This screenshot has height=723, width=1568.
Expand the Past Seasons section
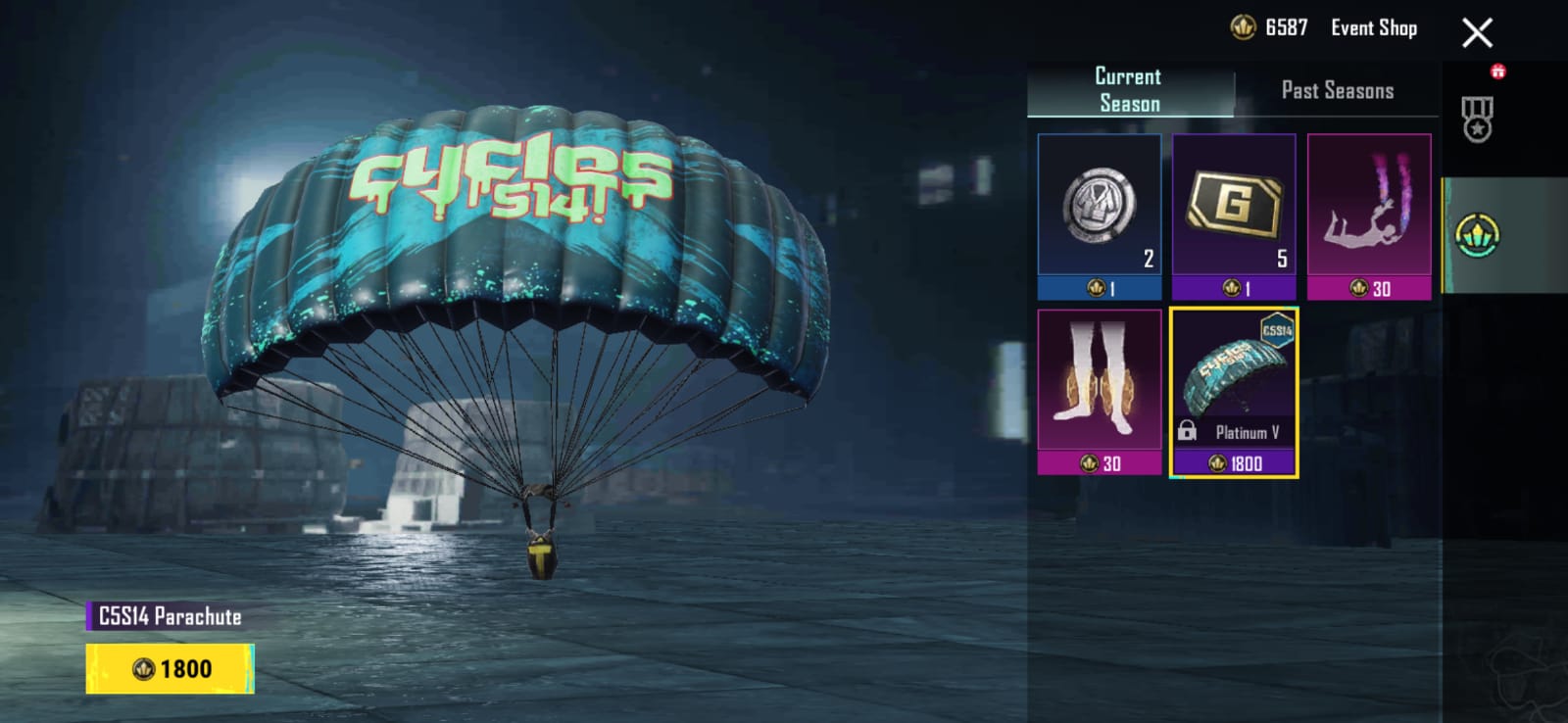[x=1337, y=90]
